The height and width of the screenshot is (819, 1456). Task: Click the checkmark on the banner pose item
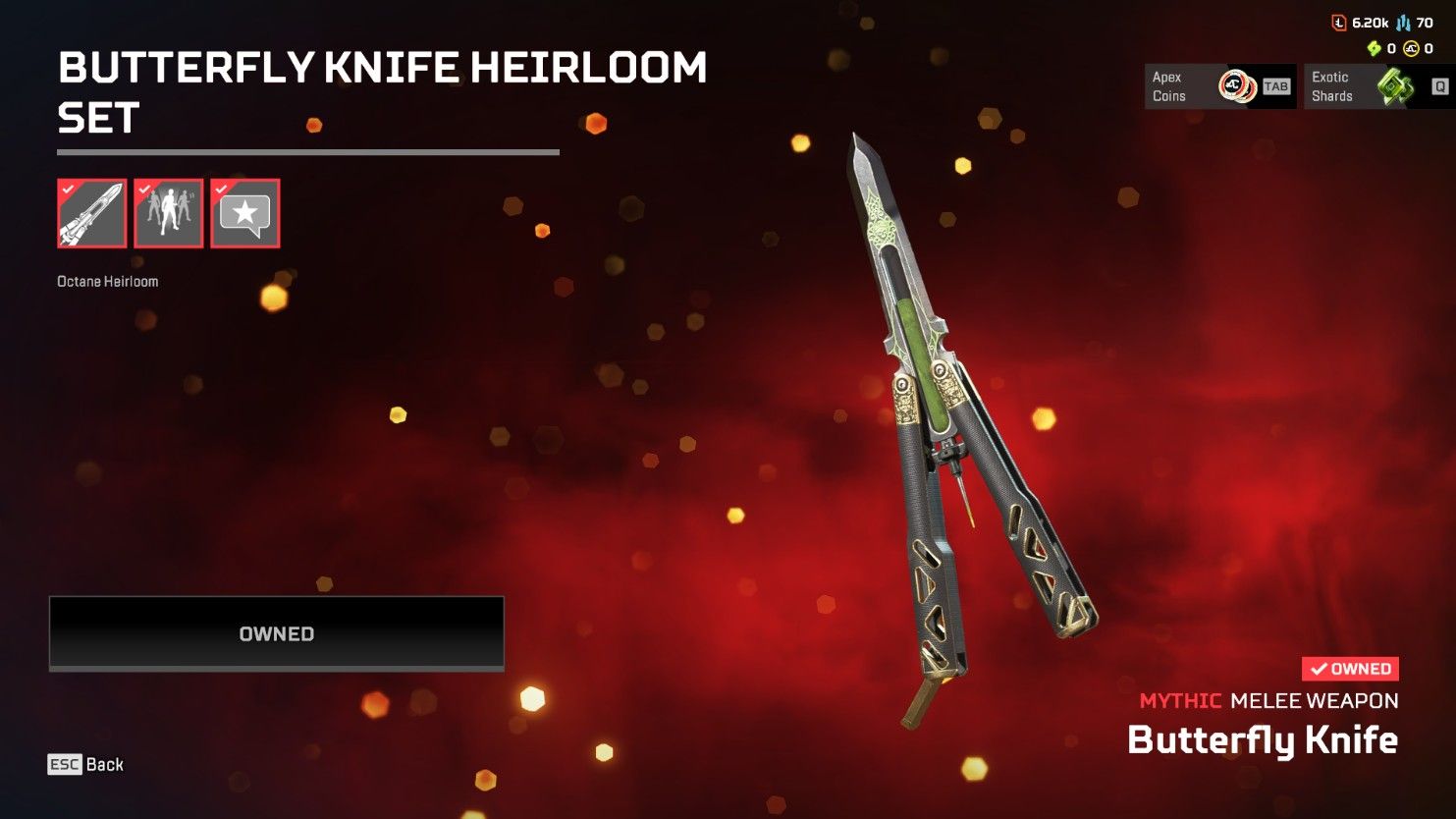(142, 189)
